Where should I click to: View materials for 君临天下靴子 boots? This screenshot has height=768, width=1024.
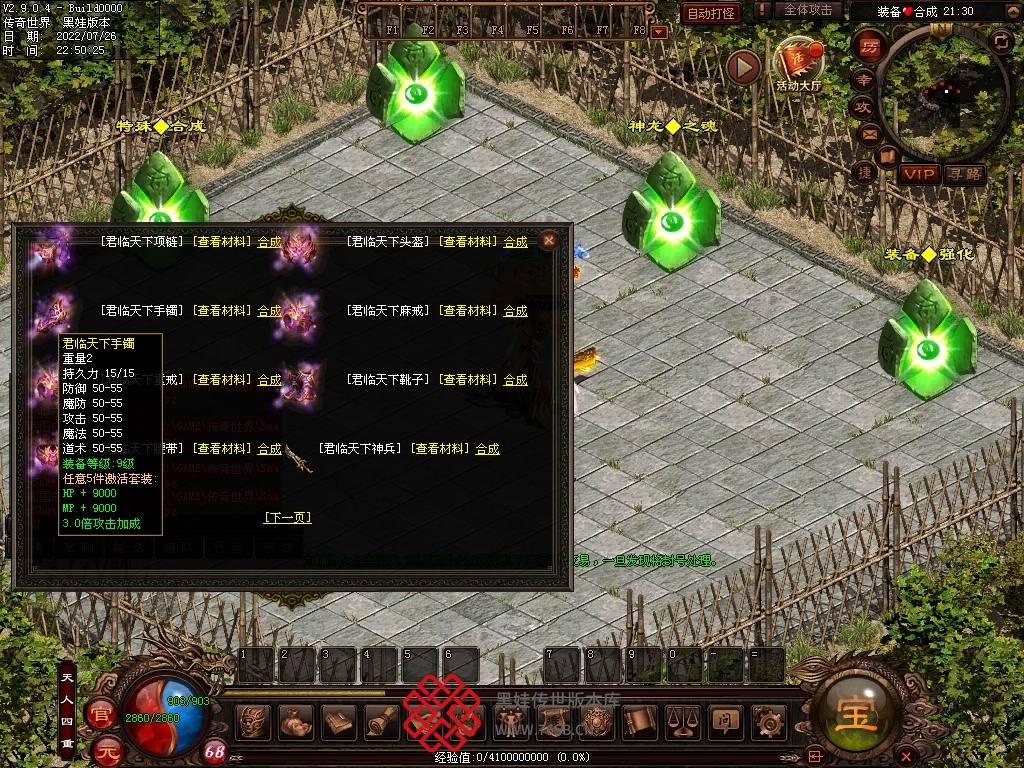(x=467, y=380)
